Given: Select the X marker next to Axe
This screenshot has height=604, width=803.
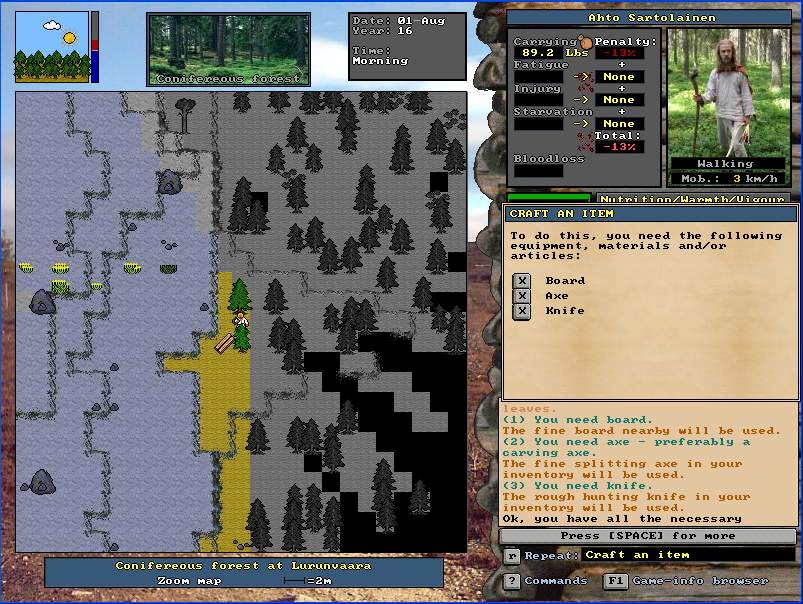Looking at the screenshot, I should (x=521, y=296).
